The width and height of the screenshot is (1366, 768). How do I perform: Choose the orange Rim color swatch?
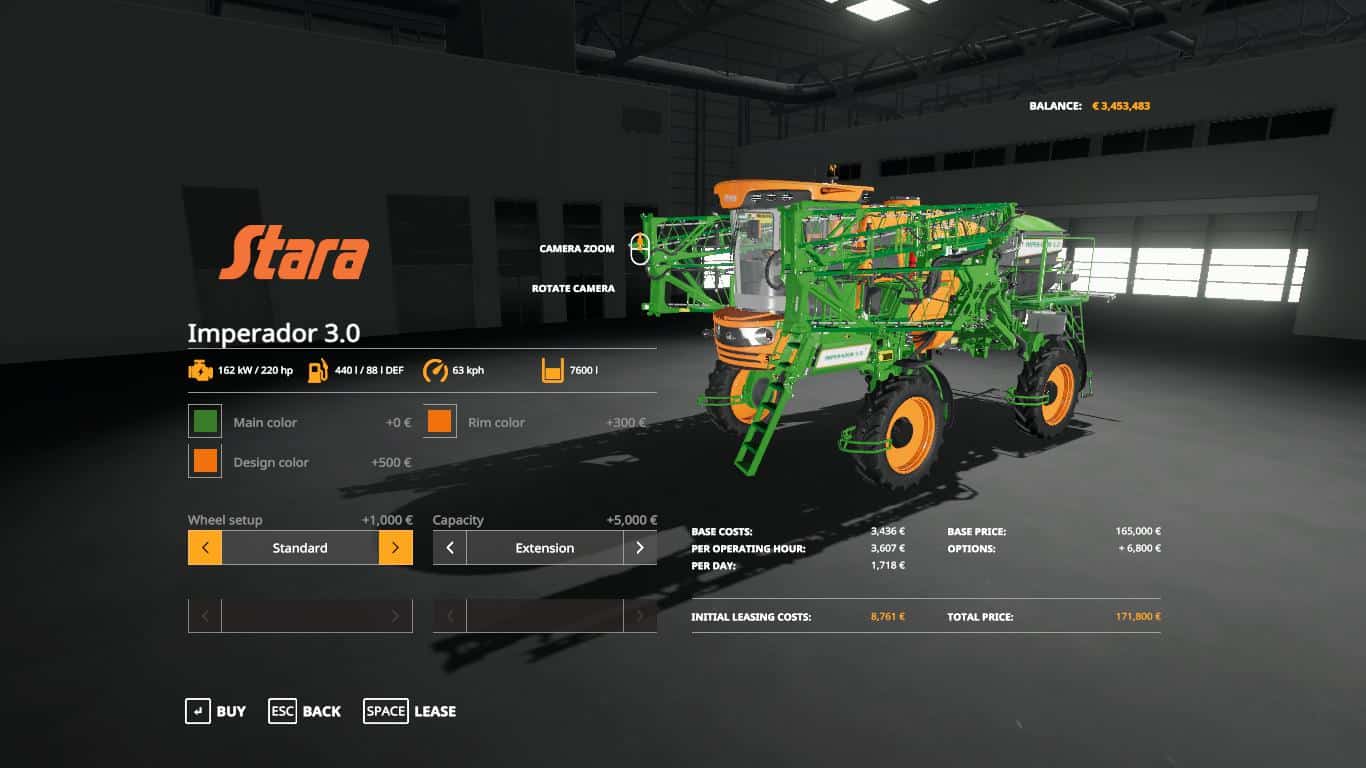pos(440,422)
